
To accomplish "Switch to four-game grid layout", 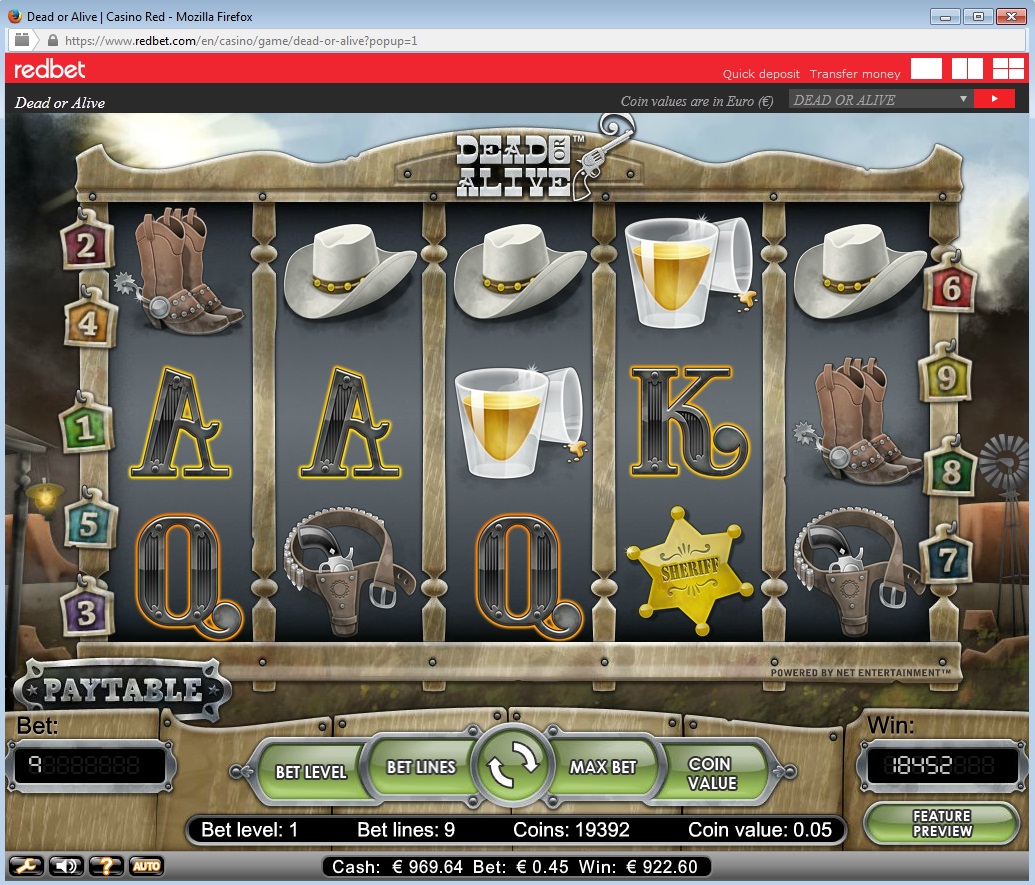I will (1008, 68).
